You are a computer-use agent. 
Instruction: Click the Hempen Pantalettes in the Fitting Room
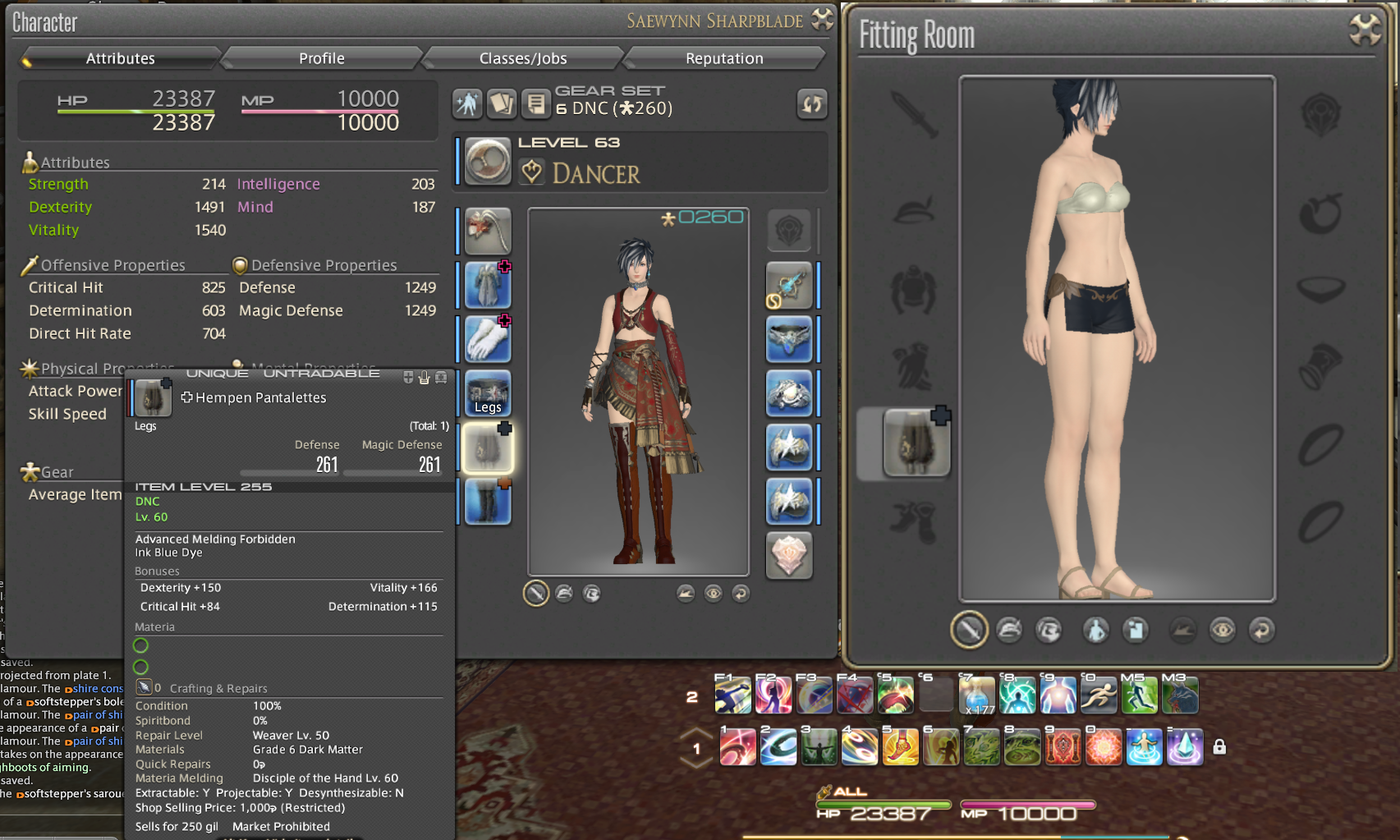pyautogui.click(x=916, y=443)
